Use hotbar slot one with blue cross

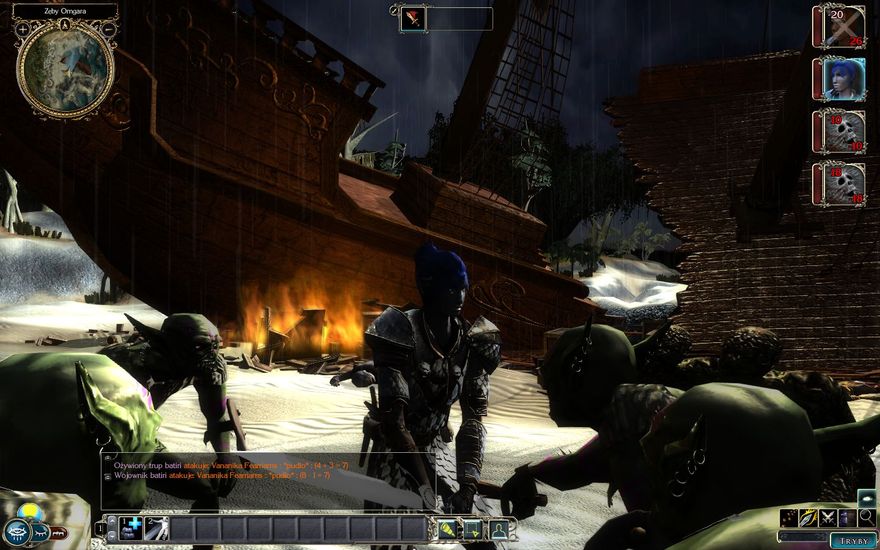(x=131, y=528)
